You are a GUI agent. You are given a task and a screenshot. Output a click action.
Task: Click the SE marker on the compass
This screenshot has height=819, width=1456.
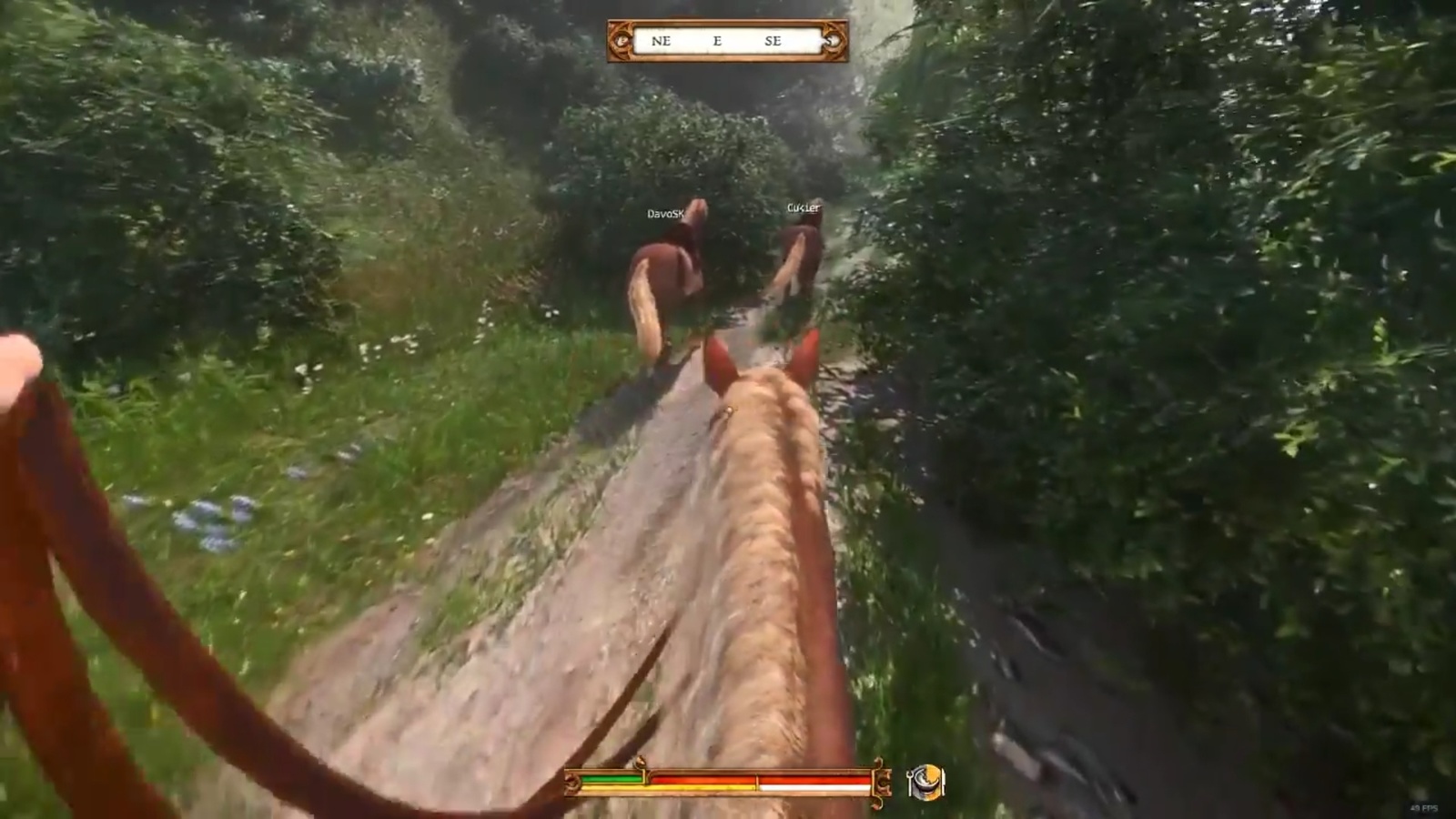pos(775,41)
